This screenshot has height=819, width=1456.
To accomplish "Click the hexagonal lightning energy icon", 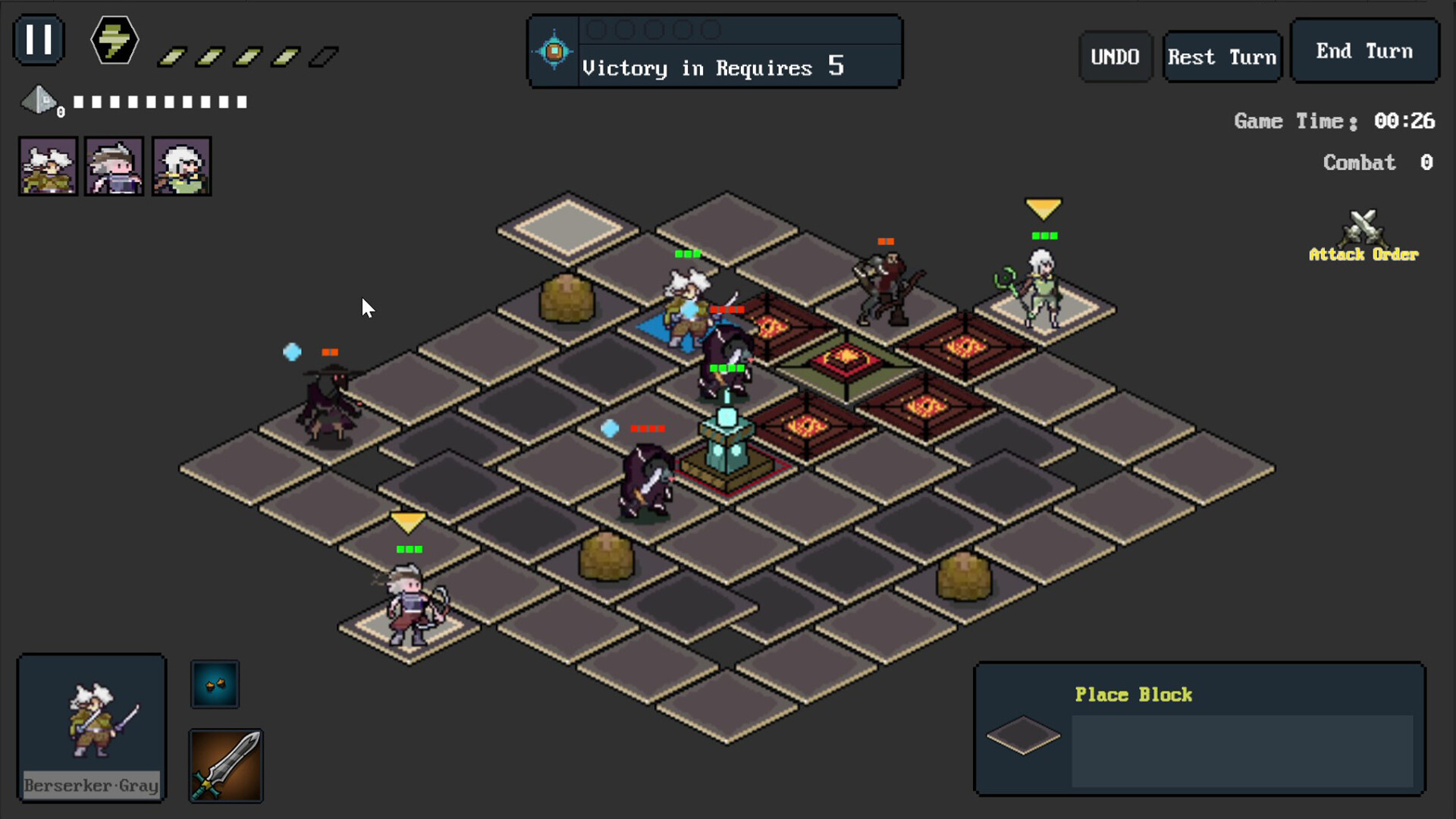I will [113, 40].
